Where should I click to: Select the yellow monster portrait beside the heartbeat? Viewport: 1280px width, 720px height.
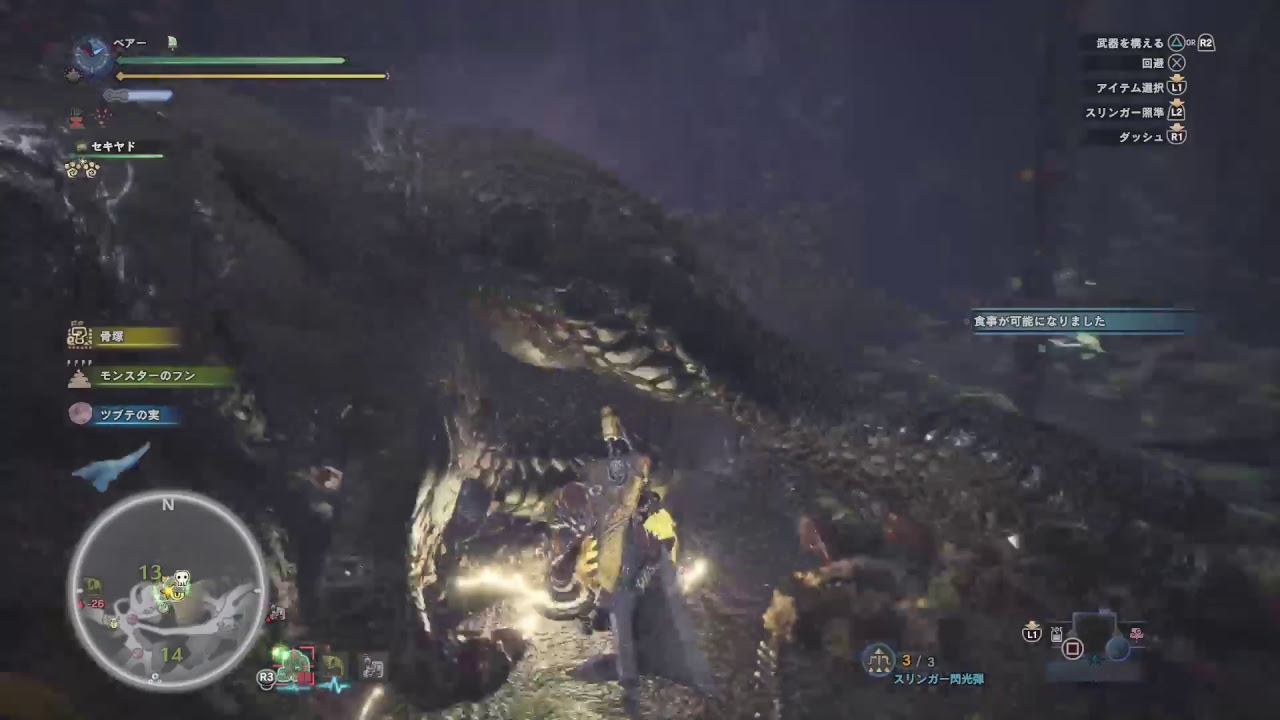[x=332, y=663]
